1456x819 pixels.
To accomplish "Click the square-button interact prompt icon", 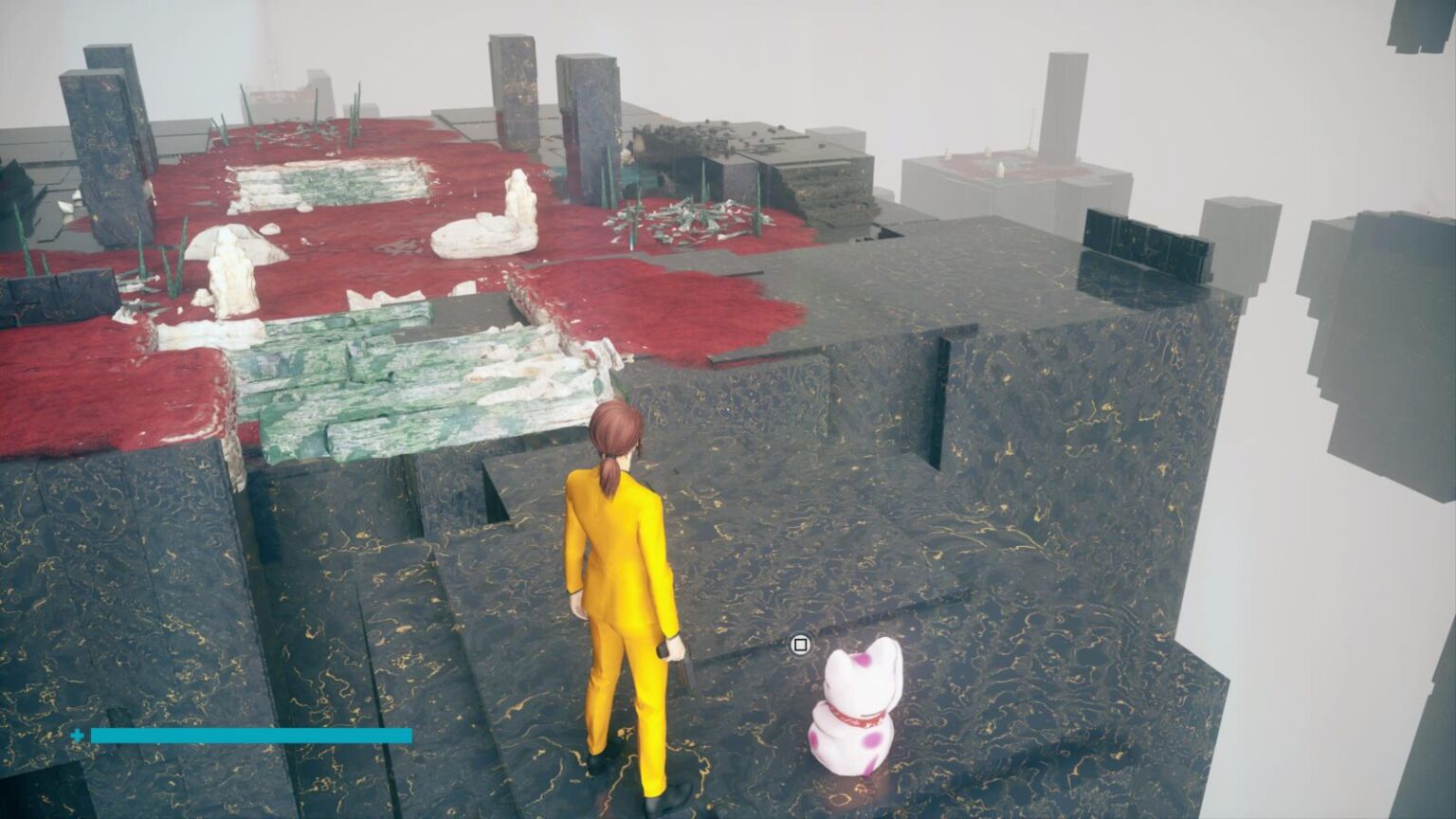I will (799, 644).
